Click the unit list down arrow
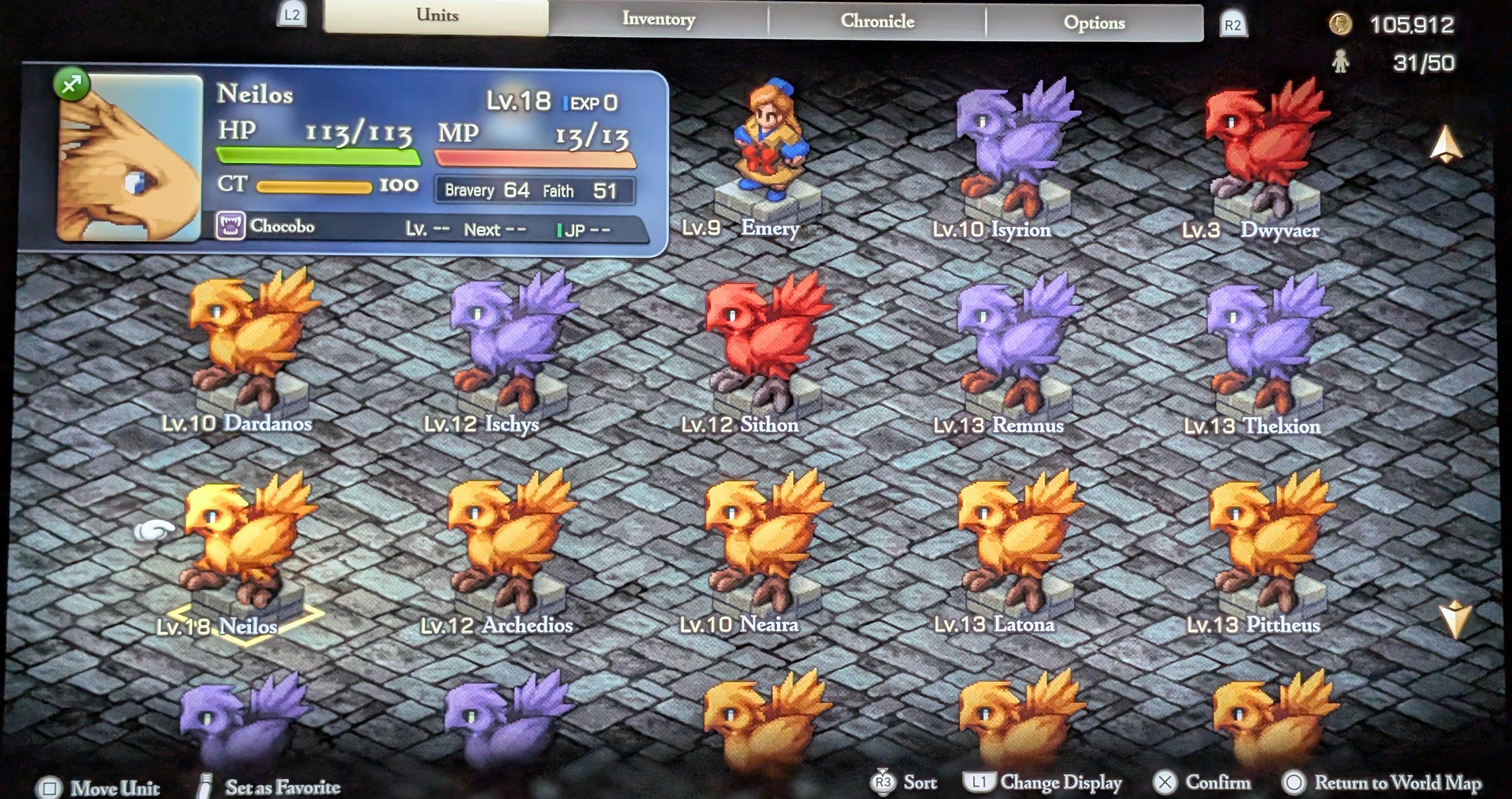The height and width of the screenshot is (799, 1512). coord(1454,618)
